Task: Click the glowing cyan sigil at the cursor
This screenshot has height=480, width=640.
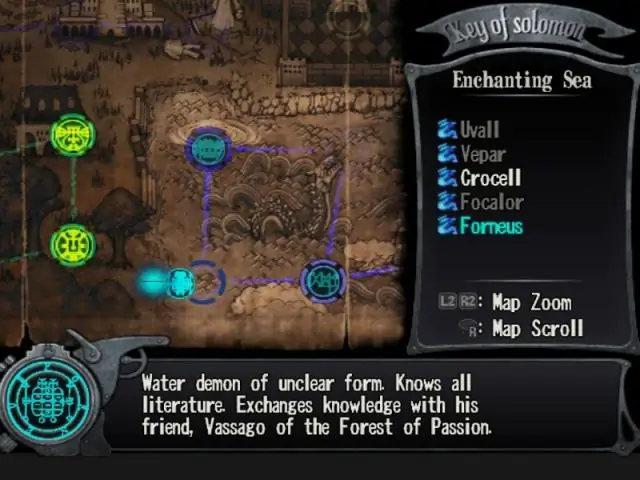Action: click(x=180, y=283)
